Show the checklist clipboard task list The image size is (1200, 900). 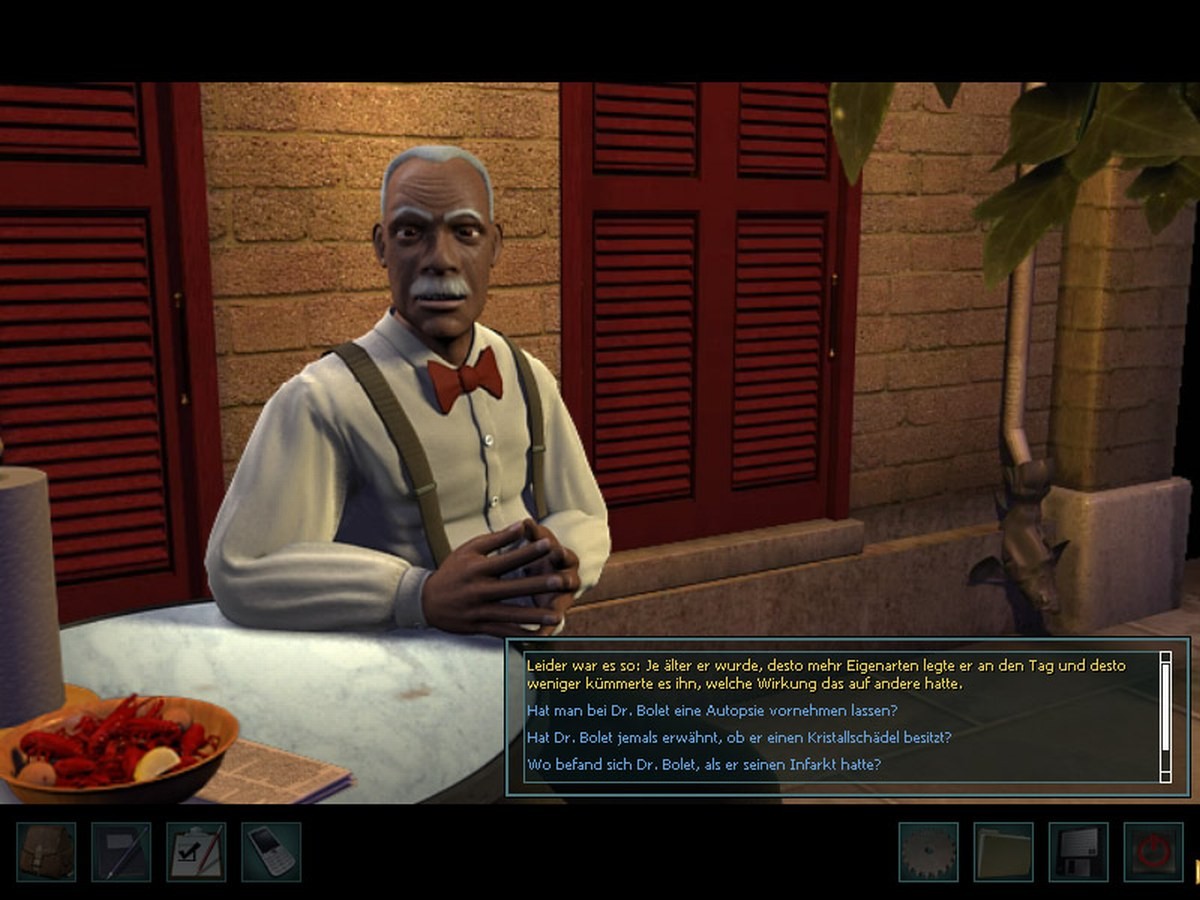pos(196,852)
